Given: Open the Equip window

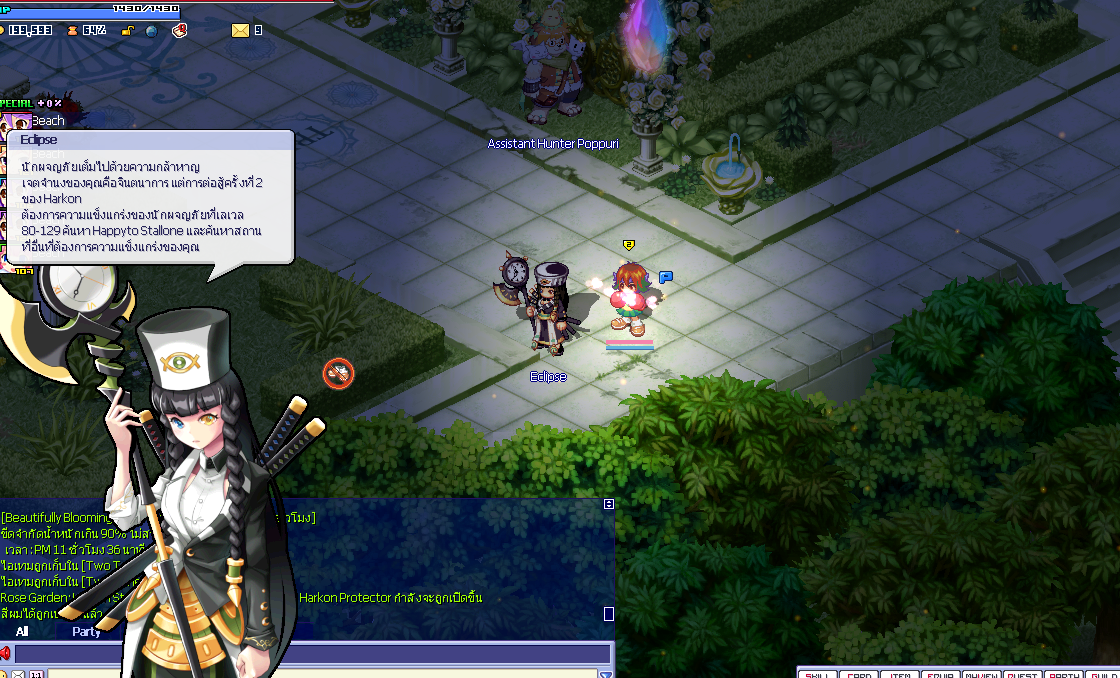Looking at the screenshot, I should click(941, 673).
